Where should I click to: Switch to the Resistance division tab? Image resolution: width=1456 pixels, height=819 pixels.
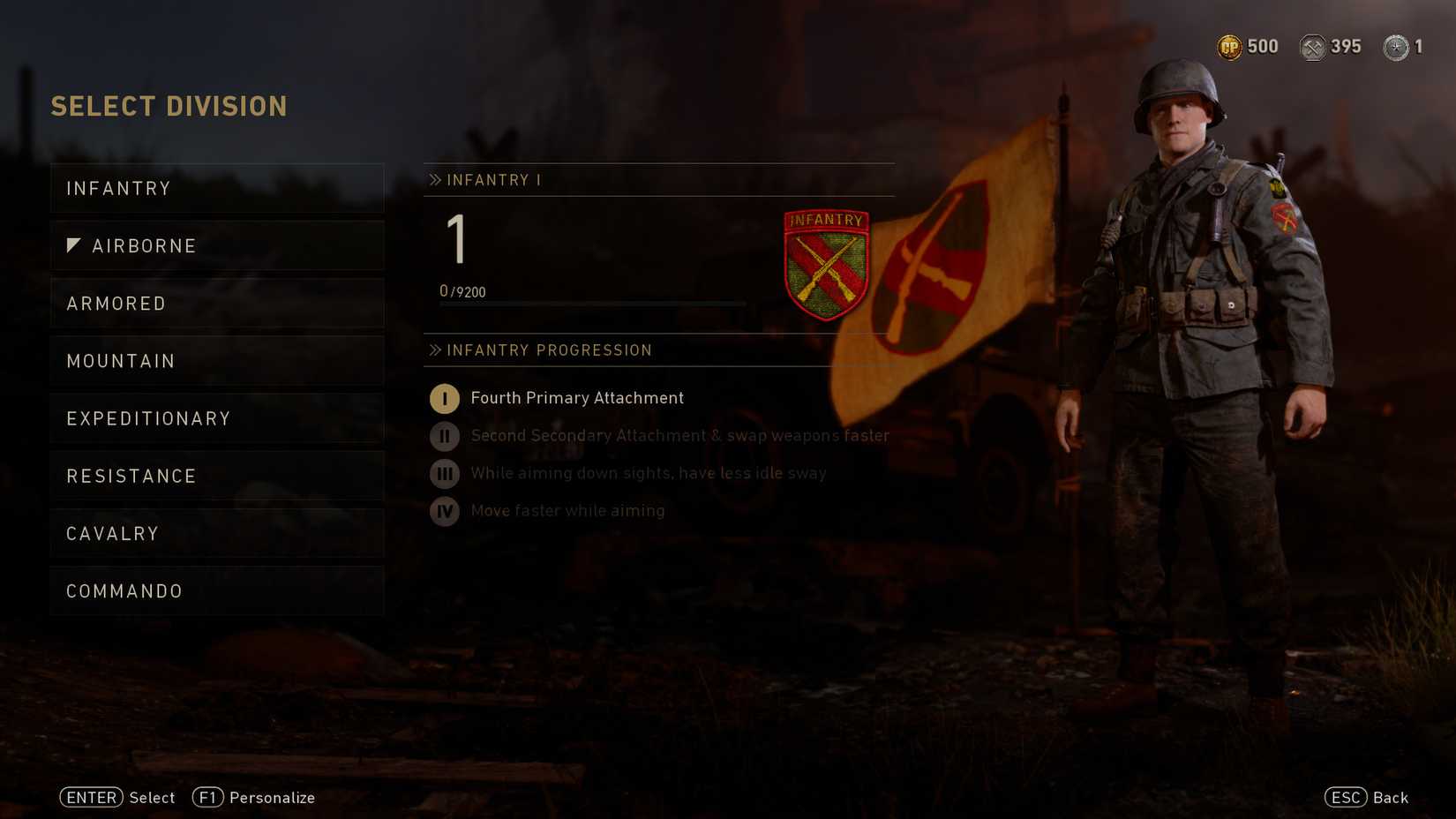pyautogui.click(x=216, y=476)
